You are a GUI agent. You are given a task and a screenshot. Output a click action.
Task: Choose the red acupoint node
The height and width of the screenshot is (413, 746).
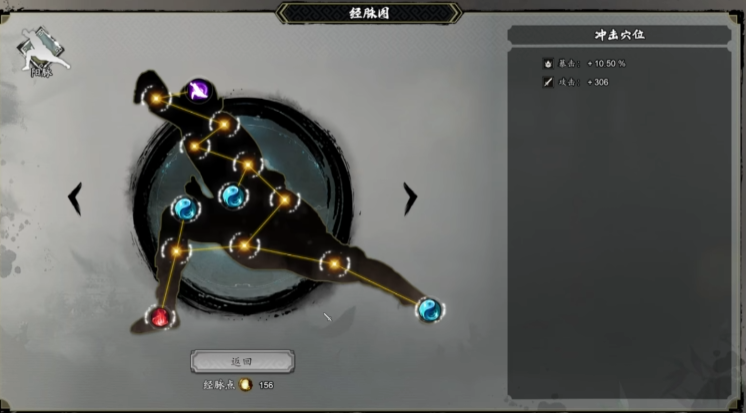[160, 318]
